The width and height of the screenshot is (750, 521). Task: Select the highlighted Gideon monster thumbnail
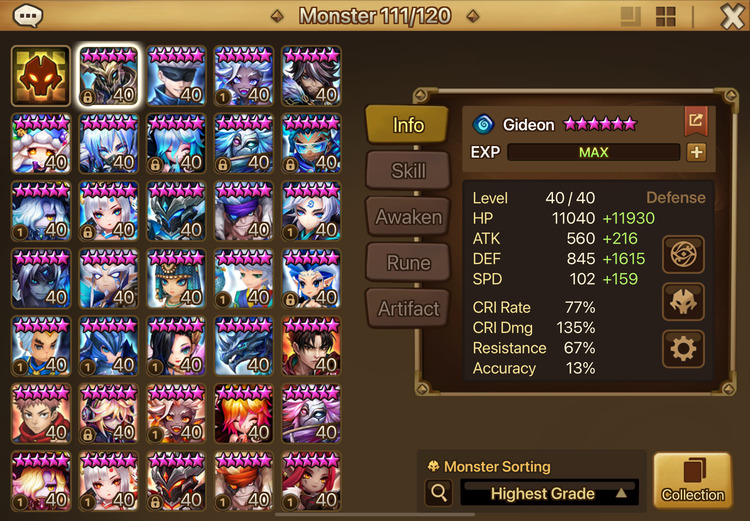tap(108, 76)
